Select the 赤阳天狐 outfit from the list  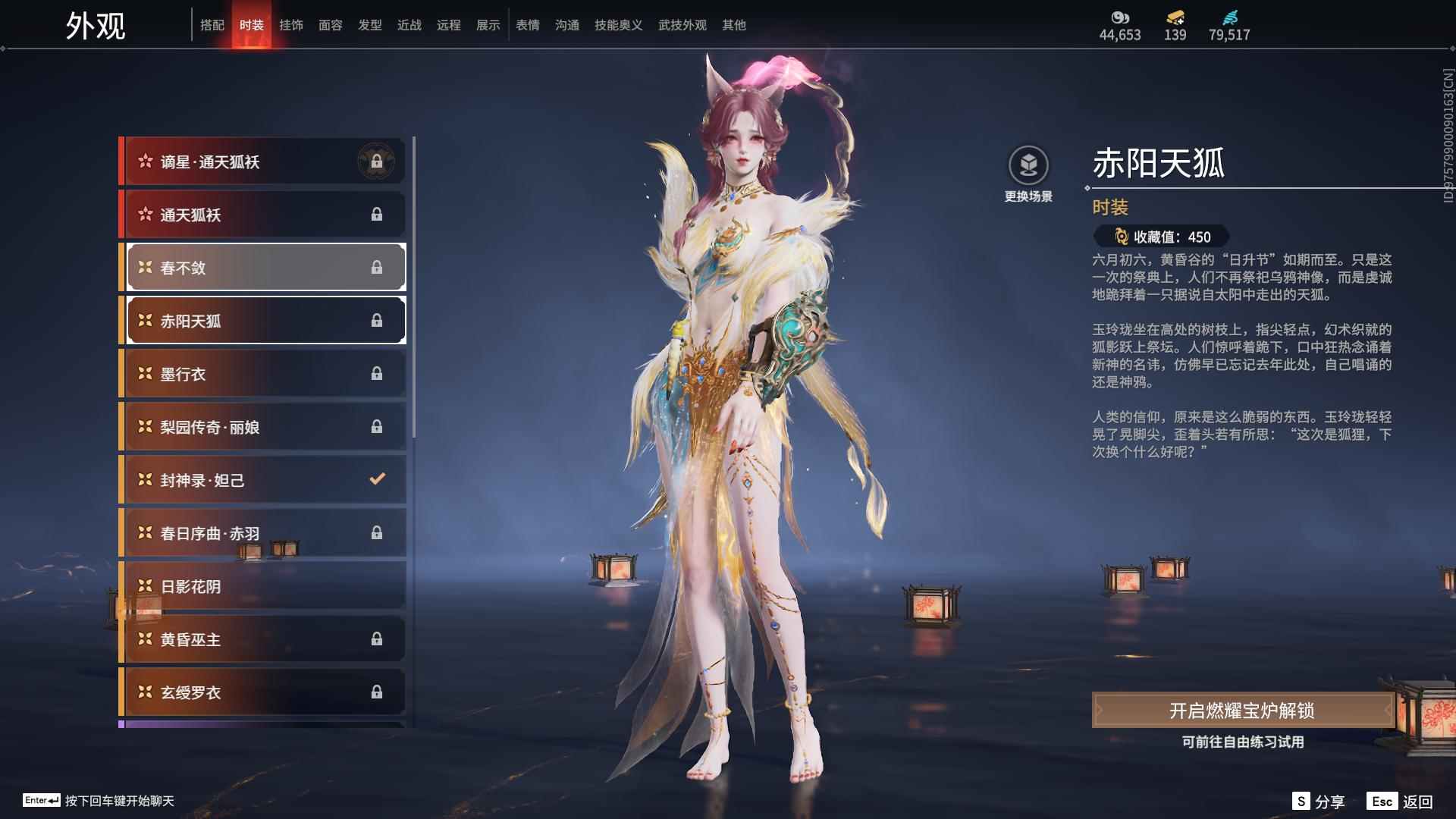point(250,320)
